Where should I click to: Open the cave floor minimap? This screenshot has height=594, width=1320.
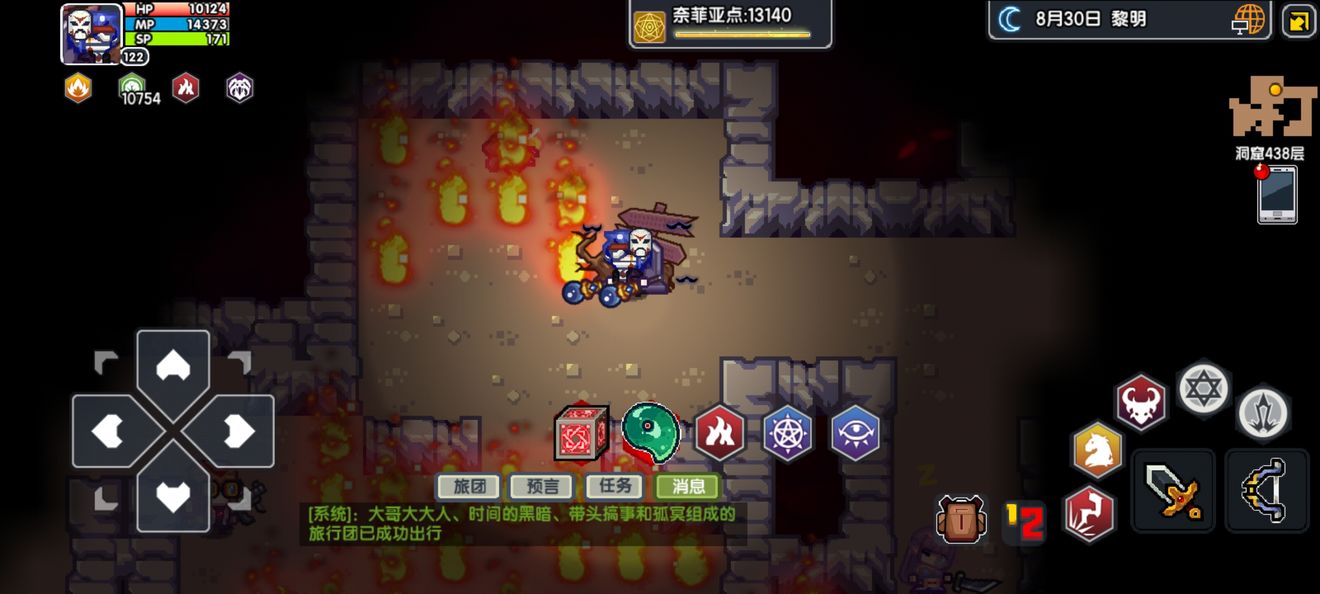[1270, 108]
